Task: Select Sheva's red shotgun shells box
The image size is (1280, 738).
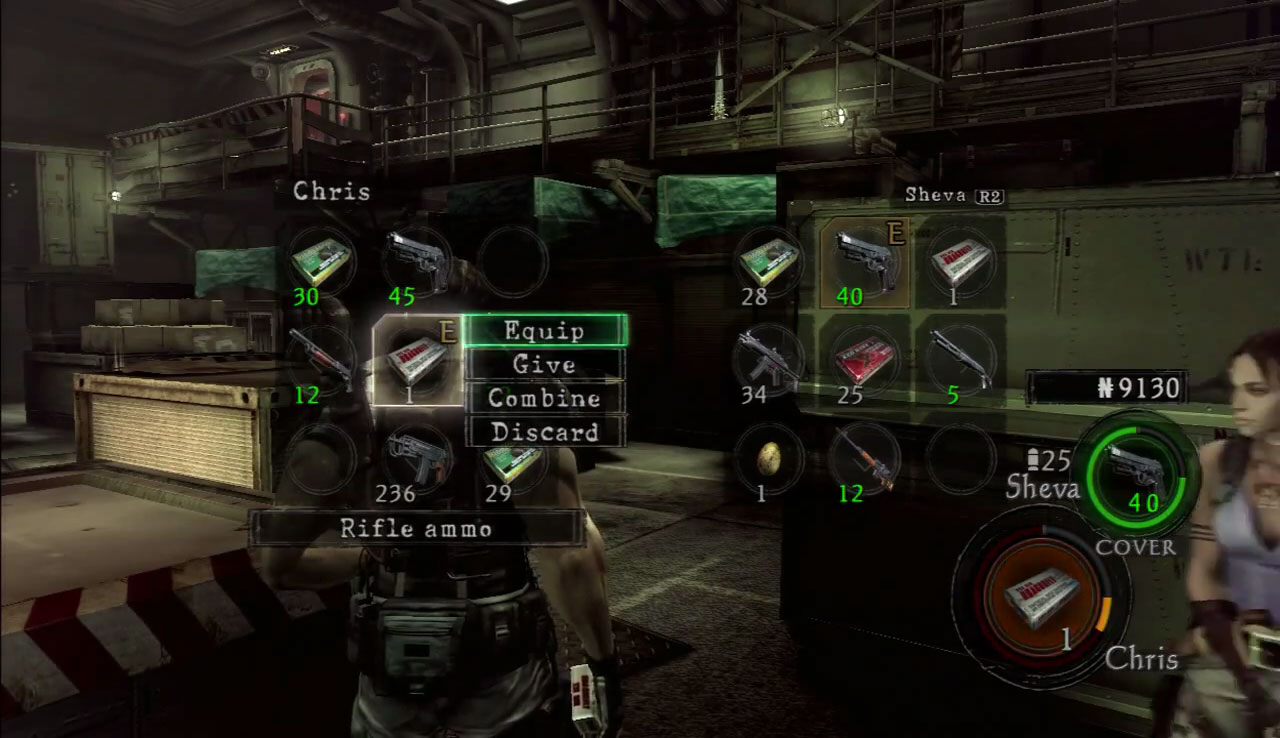Action: click(x=864, y=360)
